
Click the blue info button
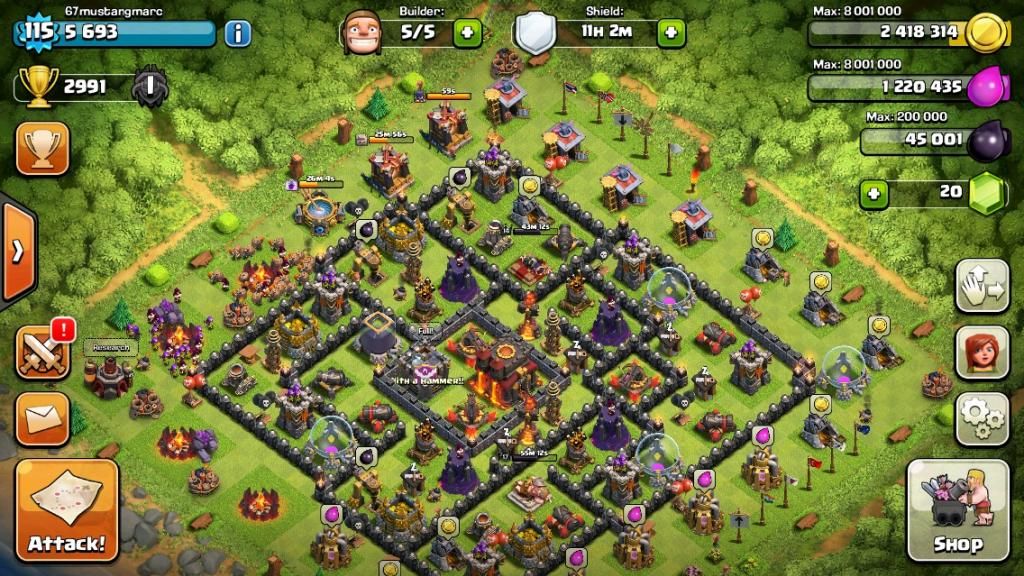click(x=237, y=33)
